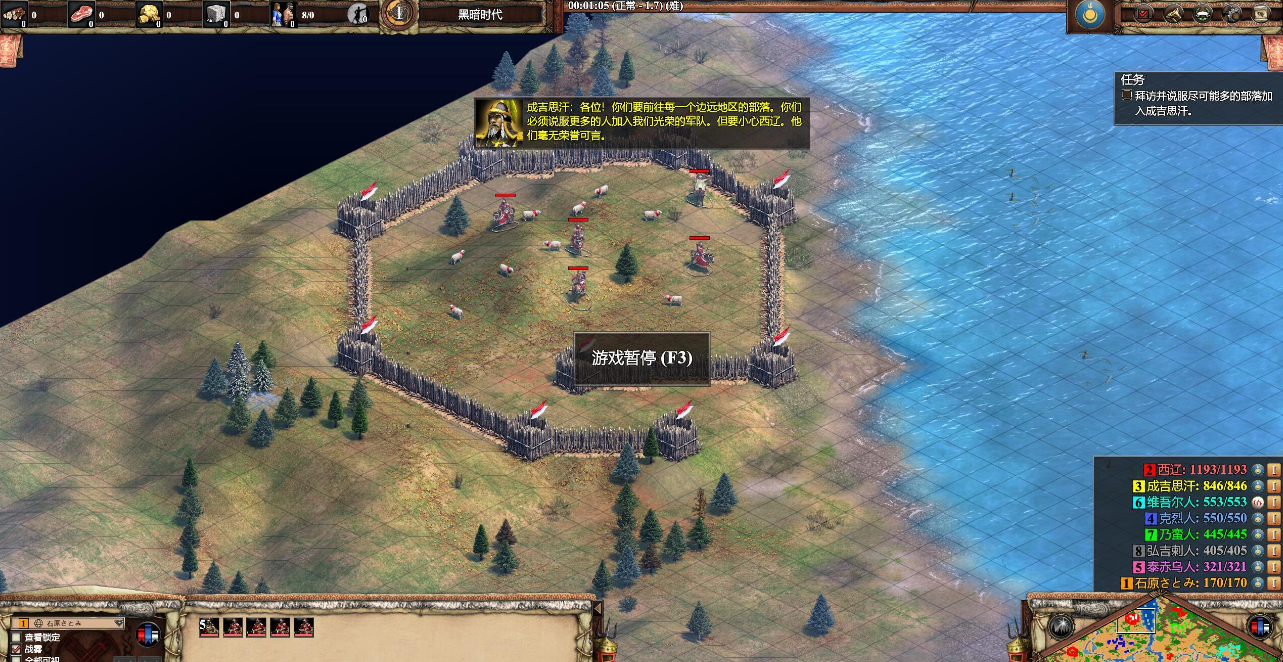Screen dimensions: 1283x662
Task: Toggle the 战雾 fog of war checkbox
Action: (16, 649)
